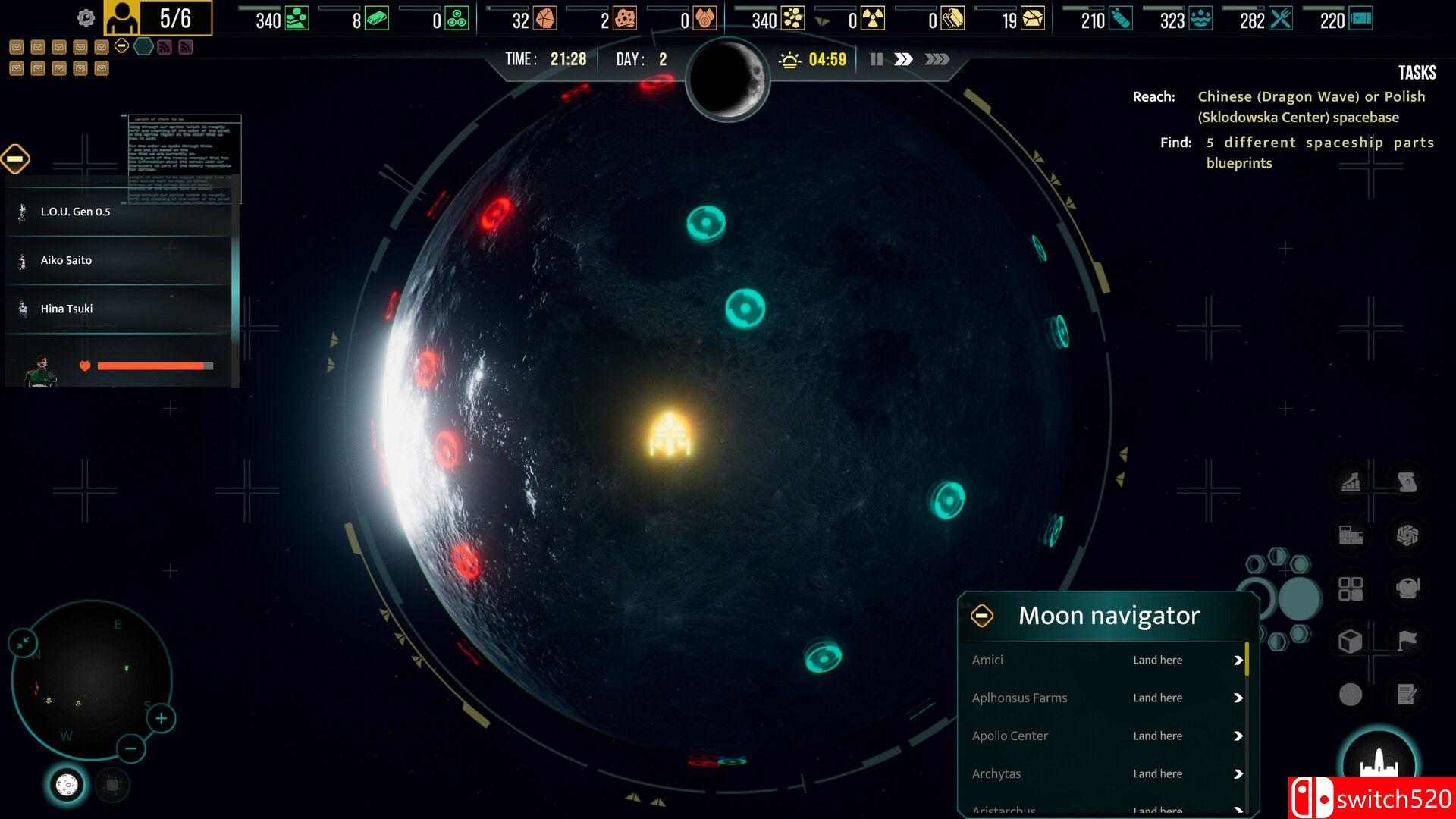Open the statistics chart panel
Image resolution: width=1456 pixels, height=819 pixels.
tap(1349, 482)
